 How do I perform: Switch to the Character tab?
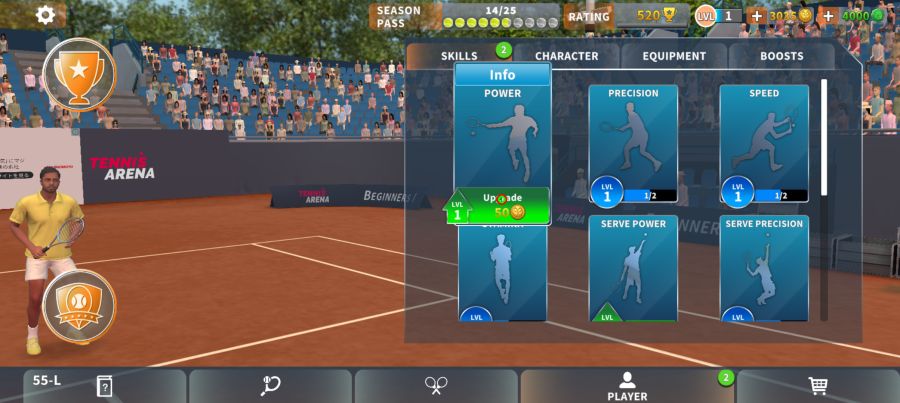566,56
